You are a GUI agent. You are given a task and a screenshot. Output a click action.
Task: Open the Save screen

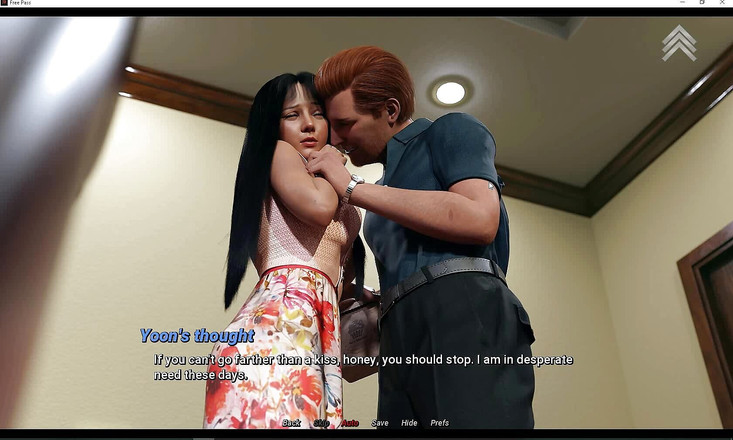[380, 423]
